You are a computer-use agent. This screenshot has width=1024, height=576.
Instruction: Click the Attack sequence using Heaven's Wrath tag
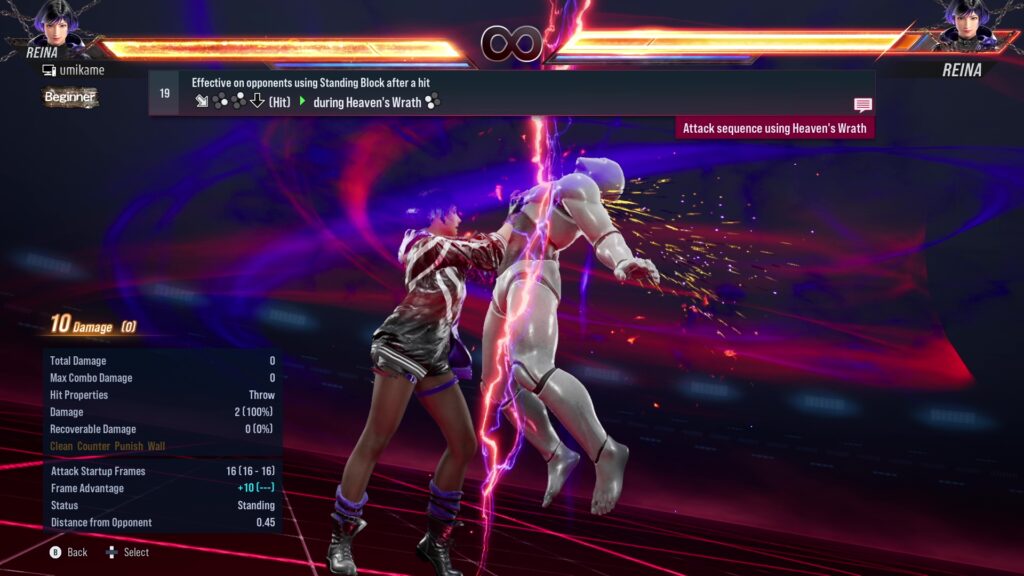(x=775, y=128)
